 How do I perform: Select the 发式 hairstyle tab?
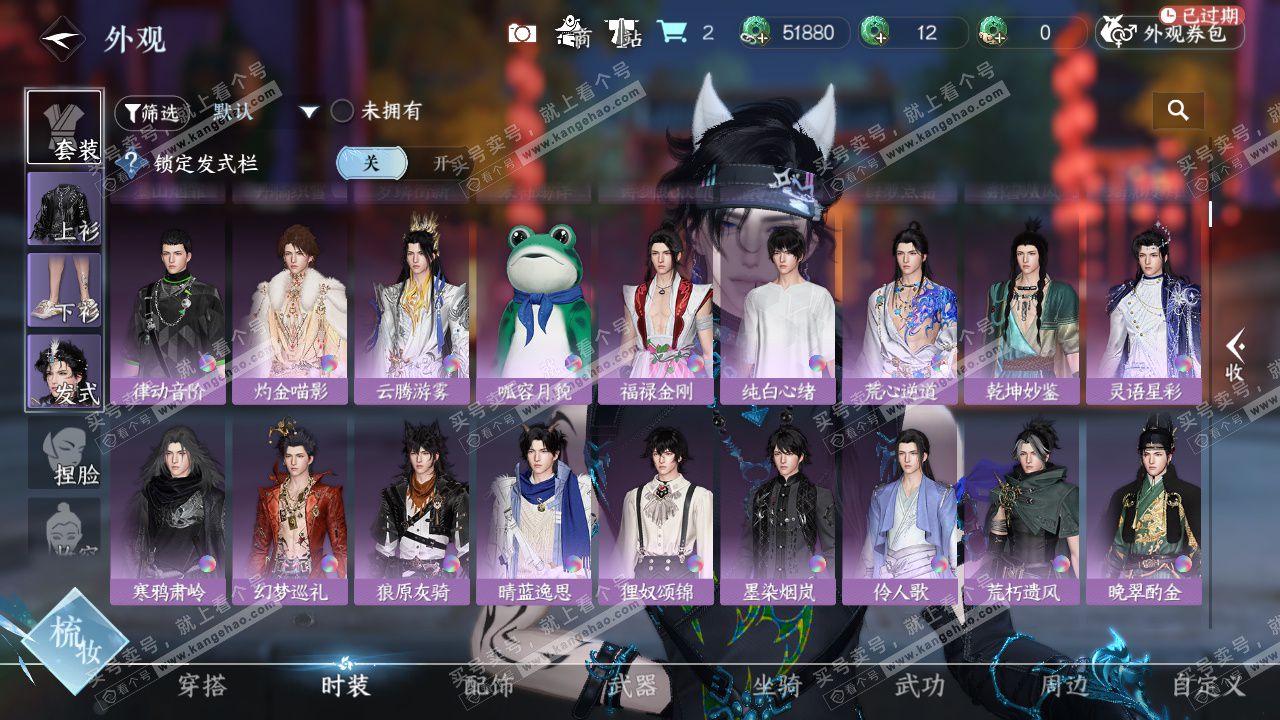[x=65, y=372]
